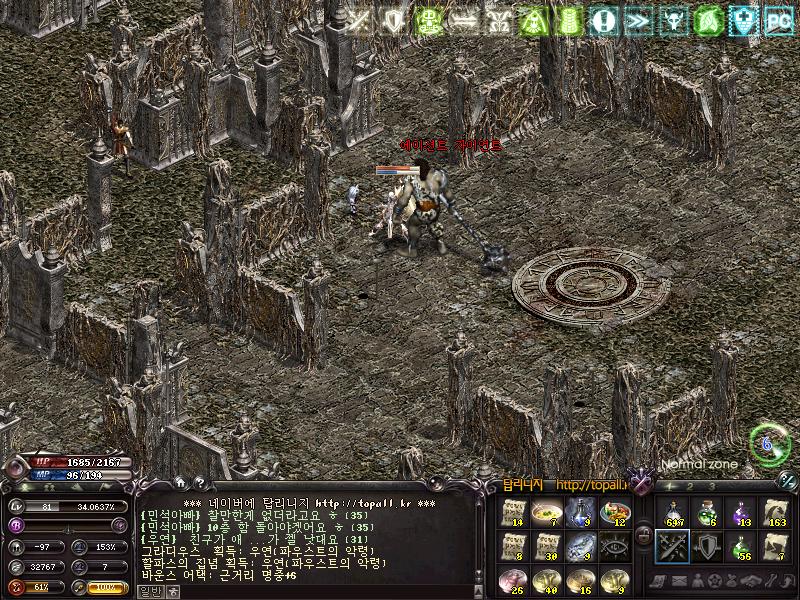Click the shield with cross buff icon
Image resolution: width=800 pixels, height=600 pixels.
[743, 19]
